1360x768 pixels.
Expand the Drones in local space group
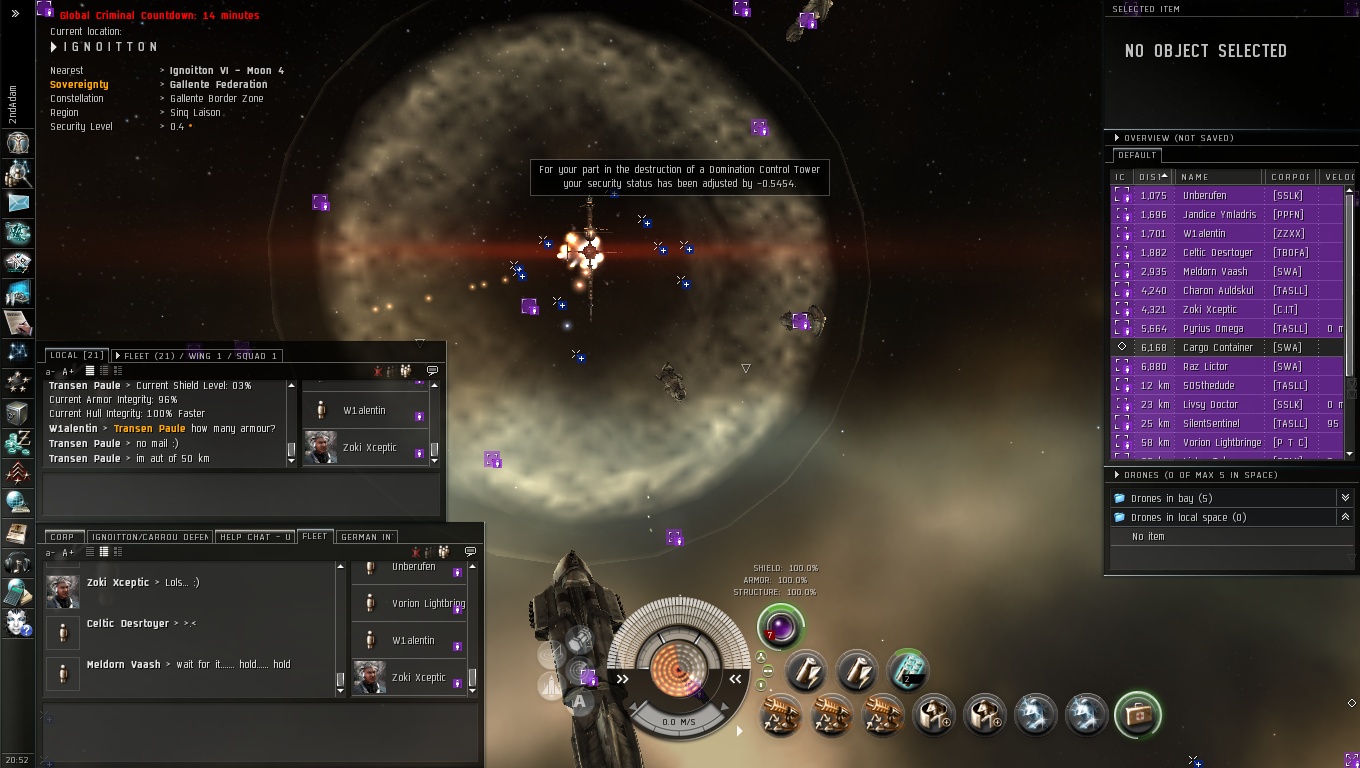[x=1345, y=517]
